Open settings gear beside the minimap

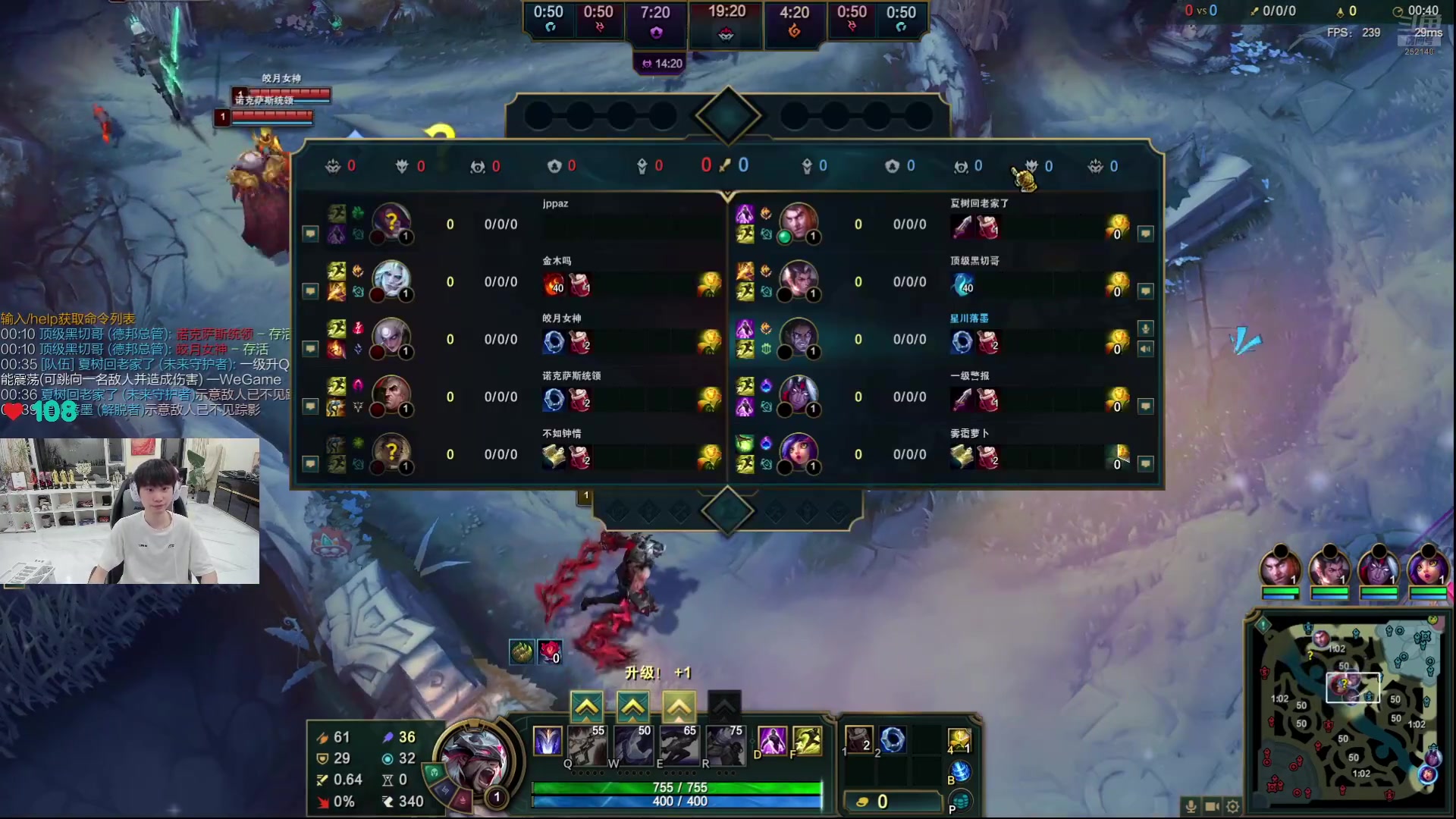click(1233, 807)
